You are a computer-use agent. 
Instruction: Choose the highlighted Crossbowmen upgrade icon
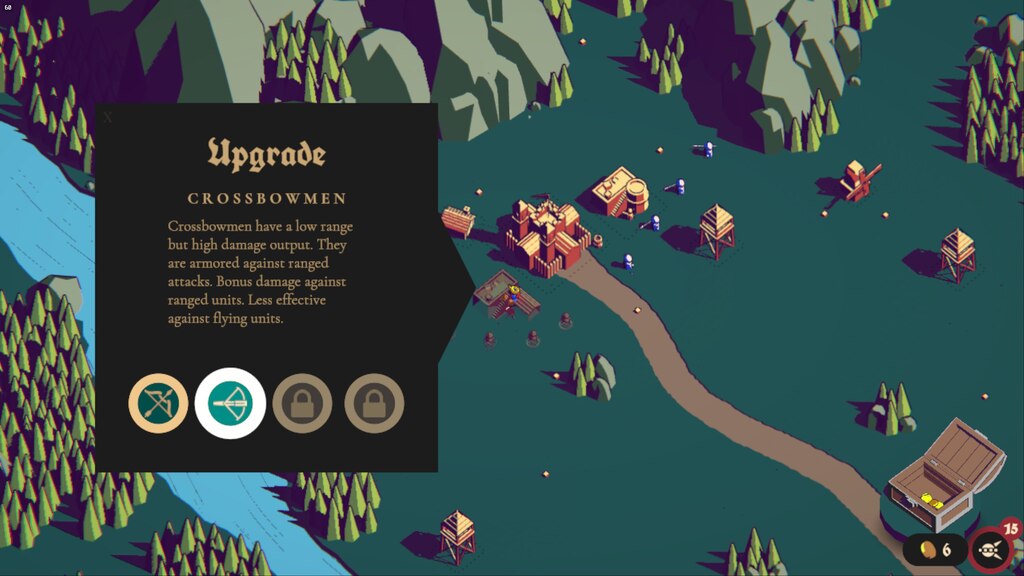[x=230, y=404]
